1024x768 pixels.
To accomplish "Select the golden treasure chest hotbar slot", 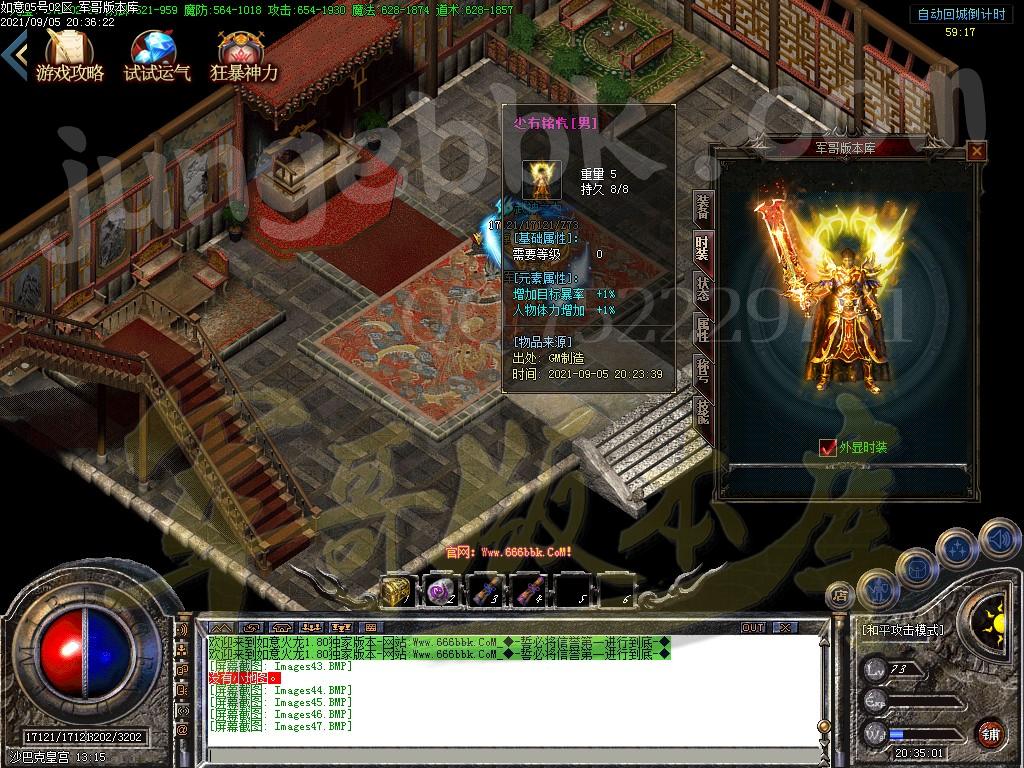I will coord(395,592).
